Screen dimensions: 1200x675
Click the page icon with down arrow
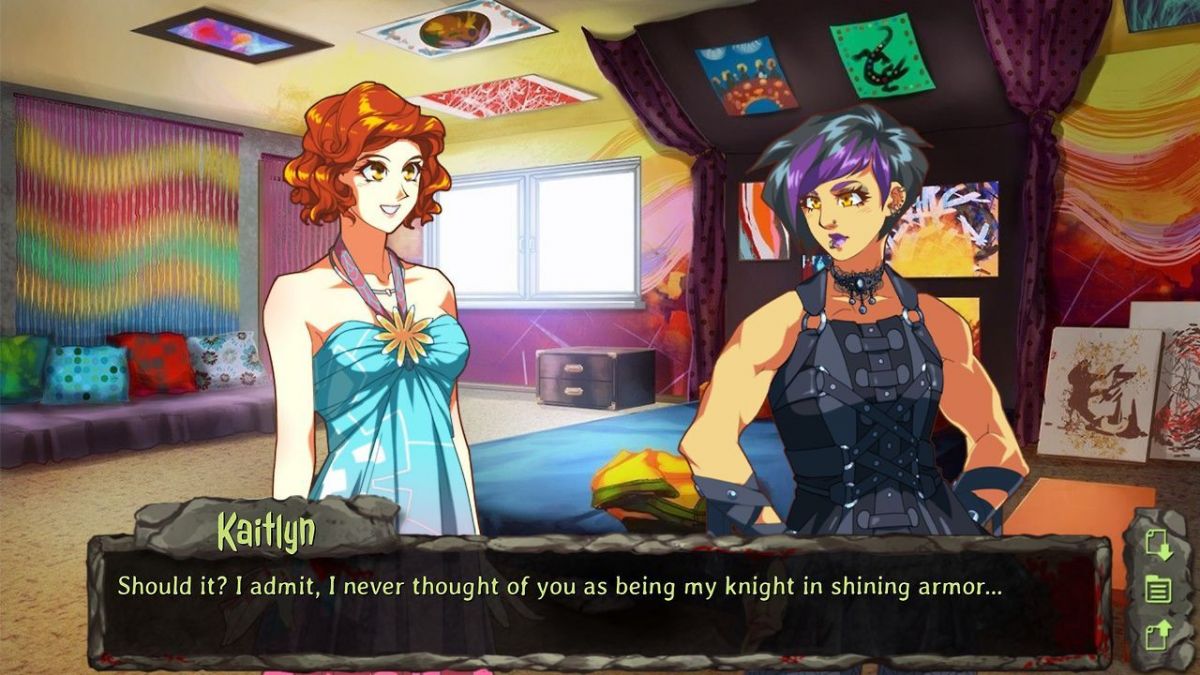1157,545
